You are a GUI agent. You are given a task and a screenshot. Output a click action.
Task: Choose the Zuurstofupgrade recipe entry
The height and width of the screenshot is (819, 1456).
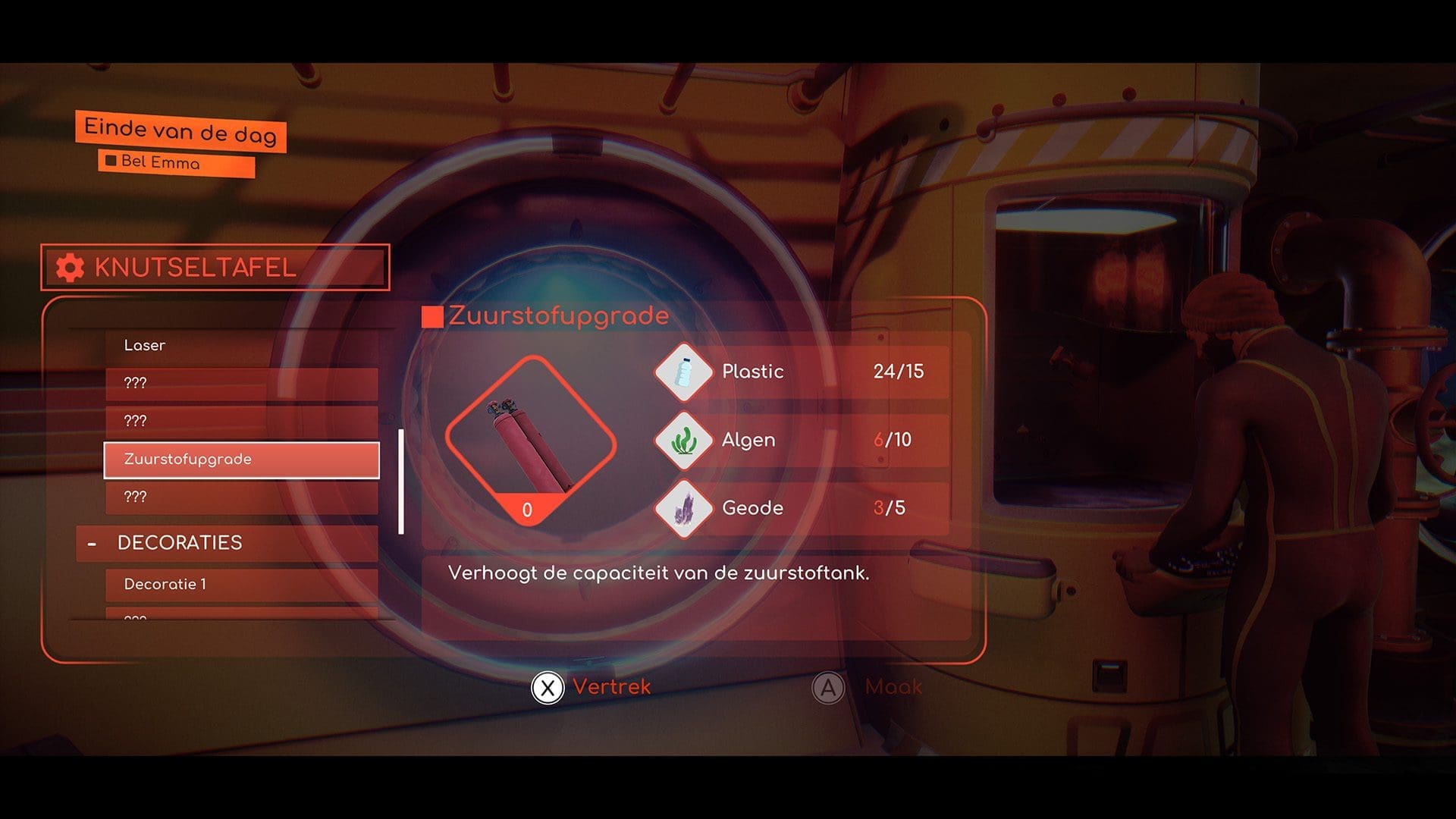tap(241, 460)
